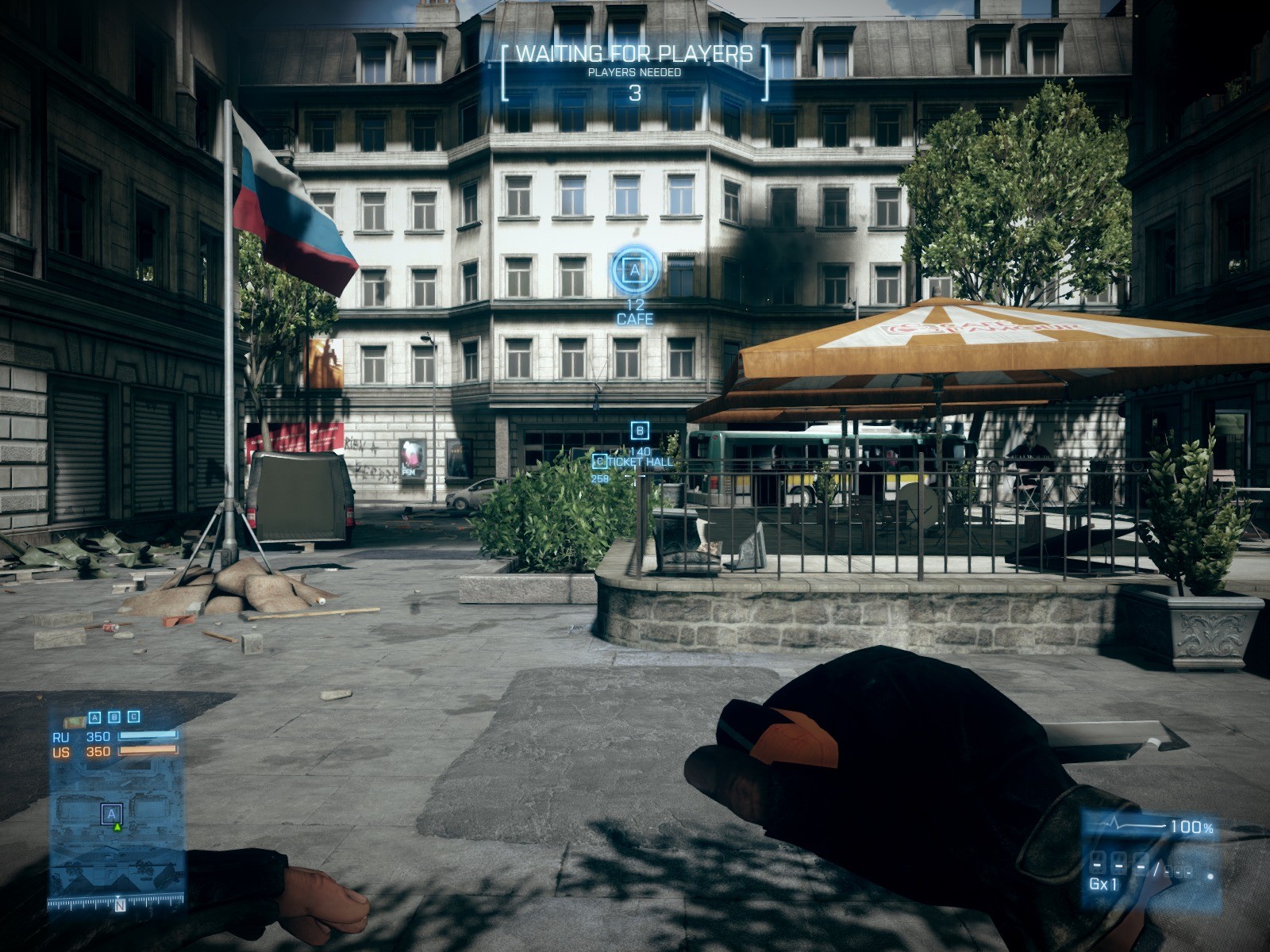Click the heartbeat EKG health icon
The height and width of the screenshot is (952, 1270).
[x=1114, y=823]
